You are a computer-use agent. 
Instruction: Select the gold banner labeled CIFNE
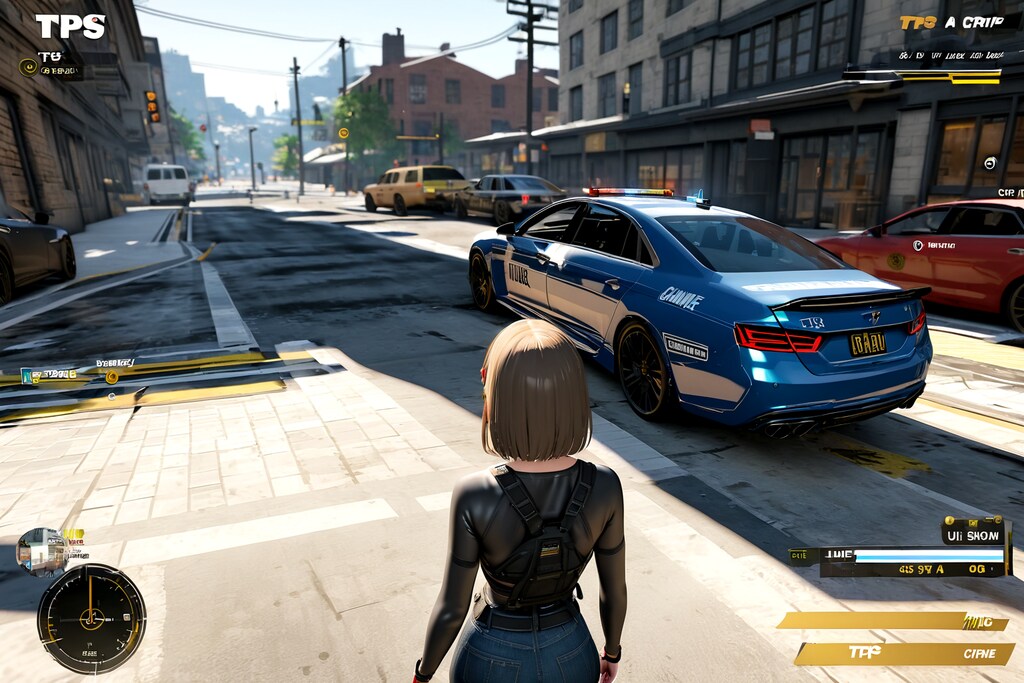click(904, 653)
